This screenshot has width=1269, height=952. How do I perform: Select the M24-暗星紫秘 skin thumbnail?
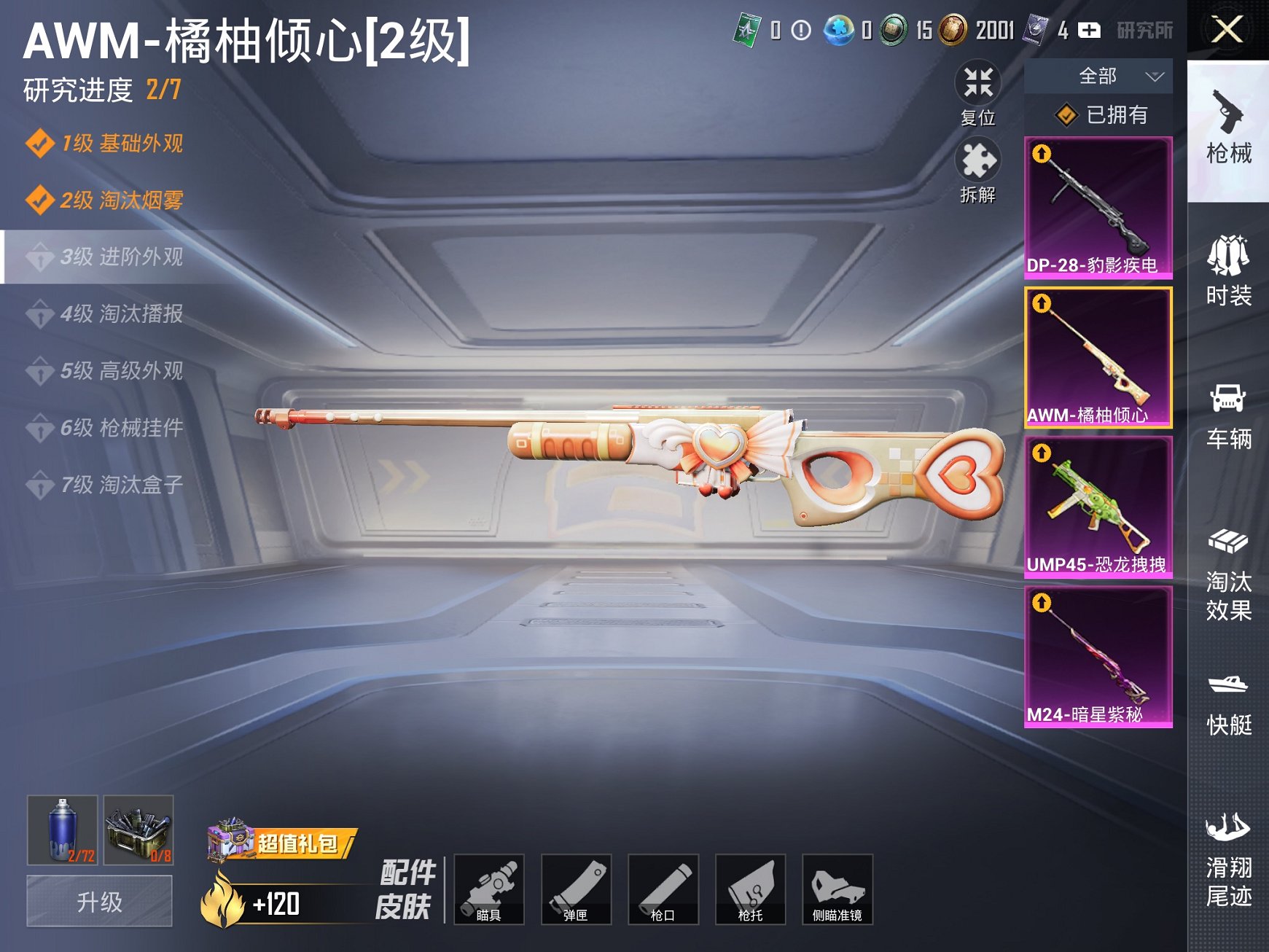click(1098, 656)
